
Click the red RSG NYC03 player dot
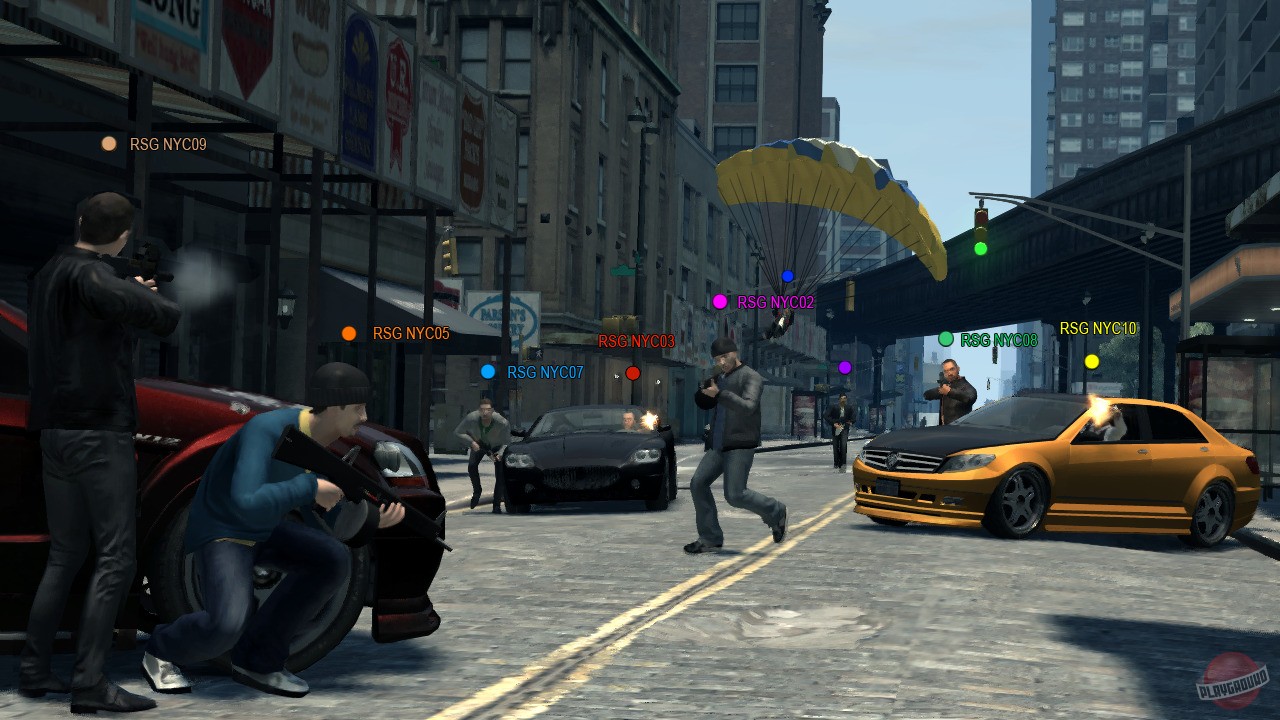click(x=633, y=372)
